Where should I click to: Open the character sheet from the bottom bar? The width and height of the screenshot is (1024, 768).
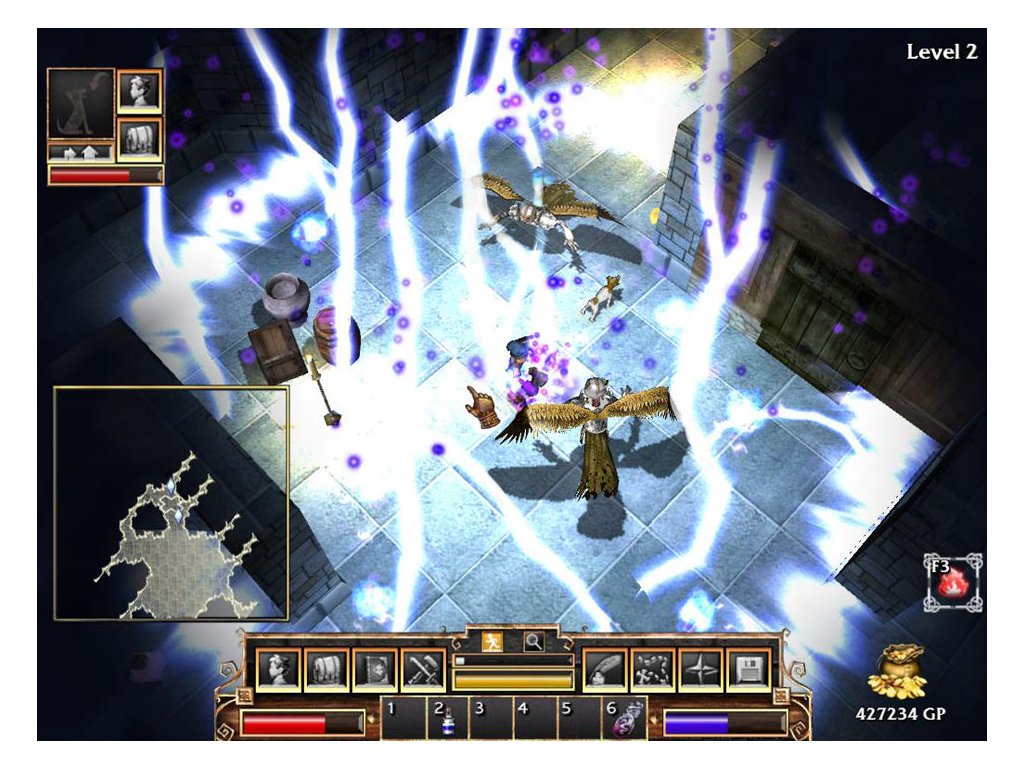point(278,670)
